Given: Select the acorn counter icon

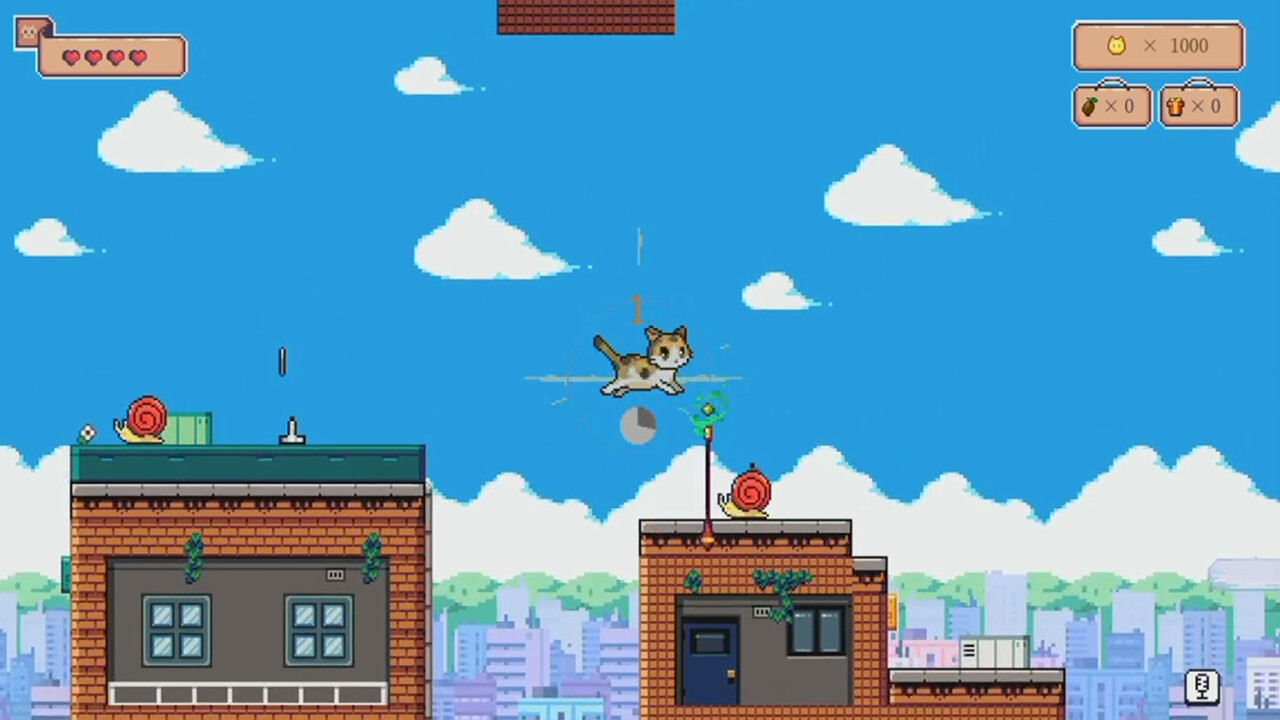Looking at the screenshot, I should click(1092, 105).
